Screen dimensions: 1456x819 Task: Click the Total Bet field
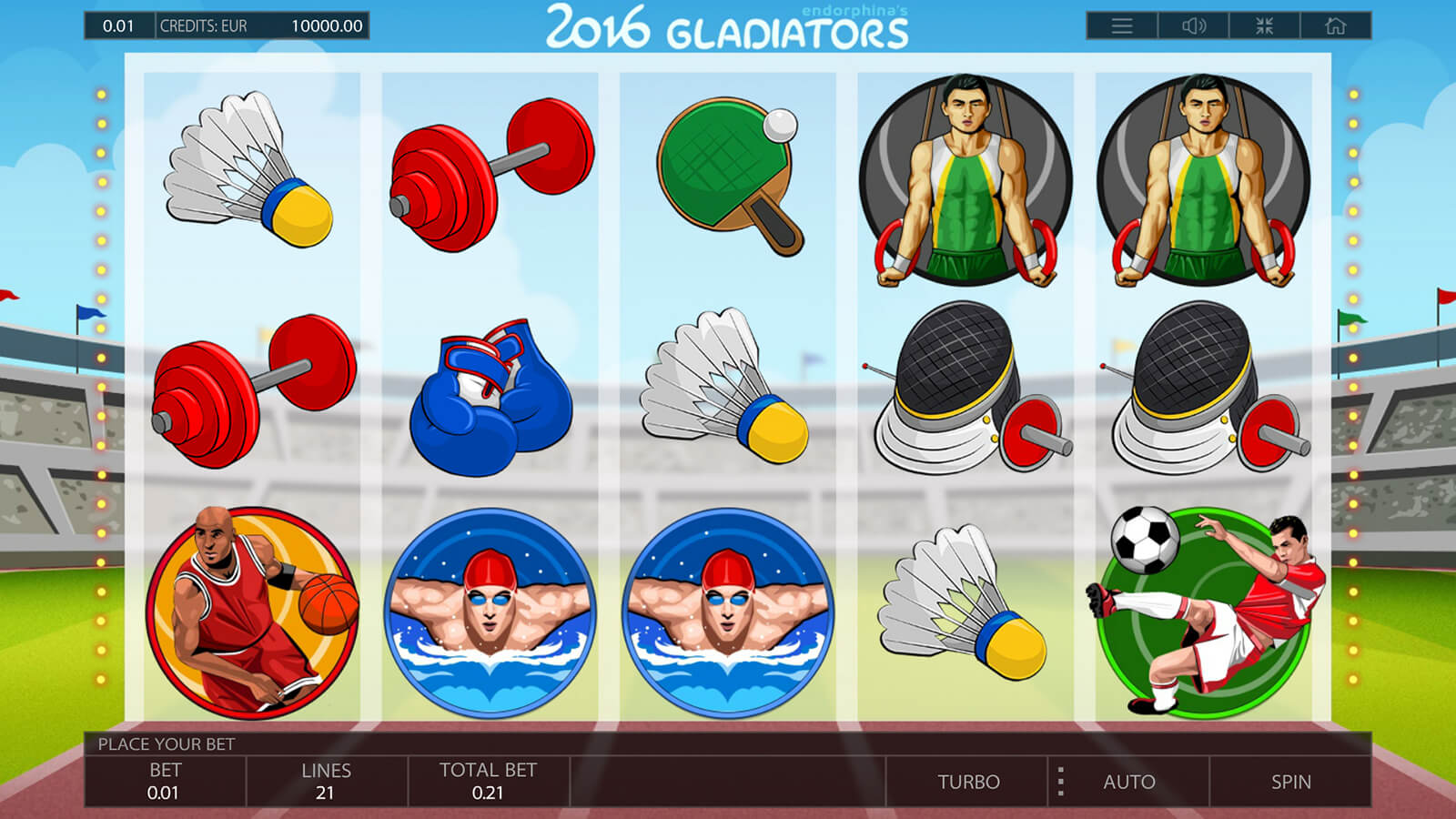pyautogui.click(x=488, y=781)
